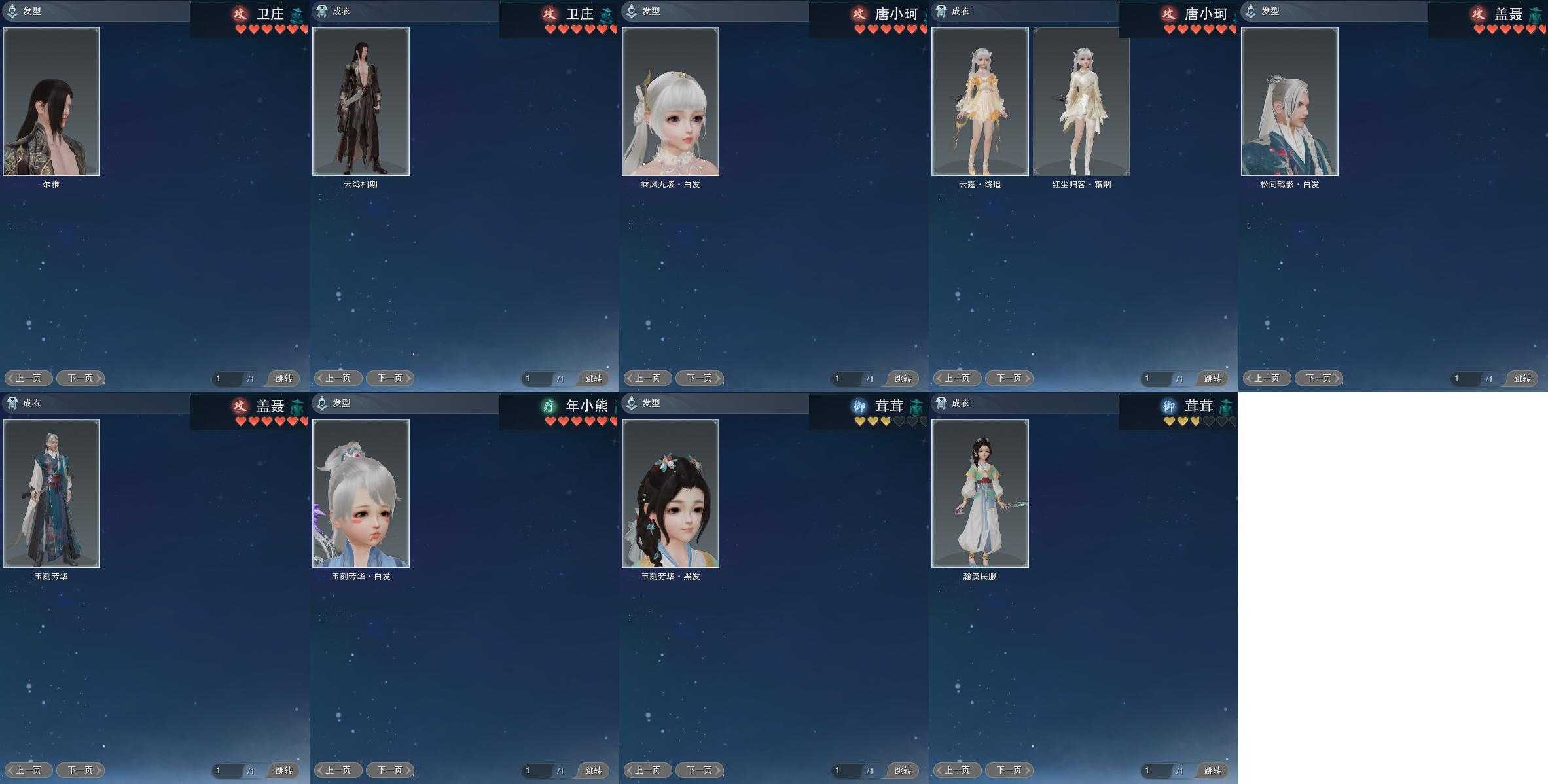
Task: Choose the 红尘归客·霜烟 outfit
Action: (1081, 101)
